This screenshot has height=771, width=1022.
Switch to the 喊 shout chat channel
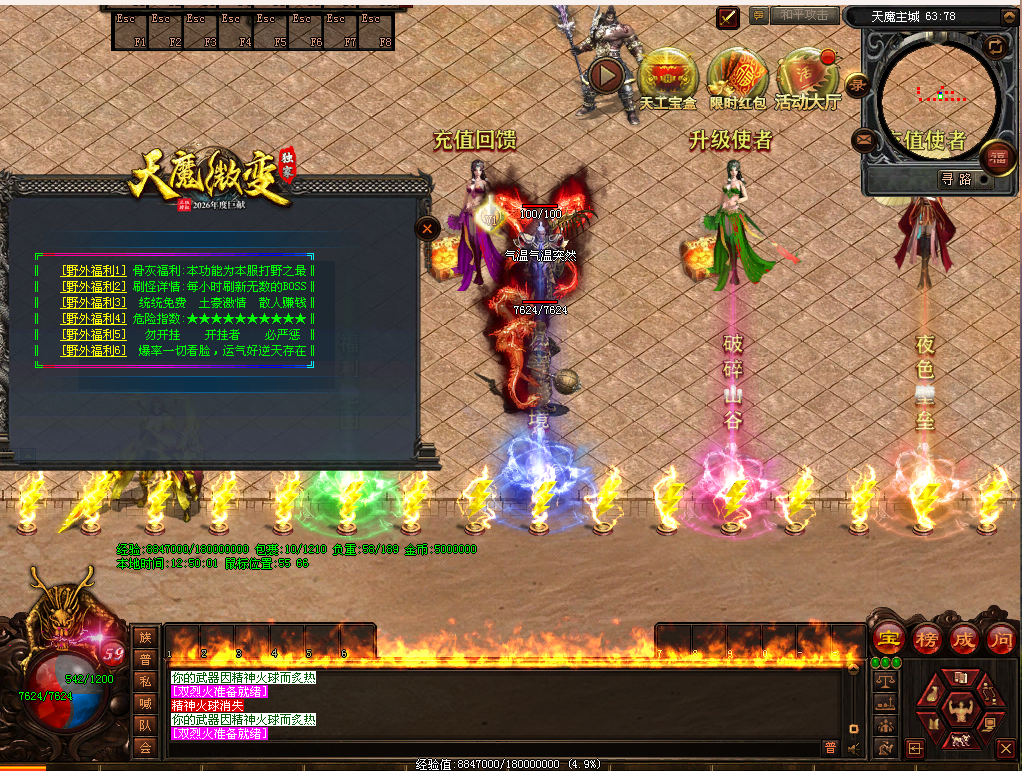click(146, 703)
